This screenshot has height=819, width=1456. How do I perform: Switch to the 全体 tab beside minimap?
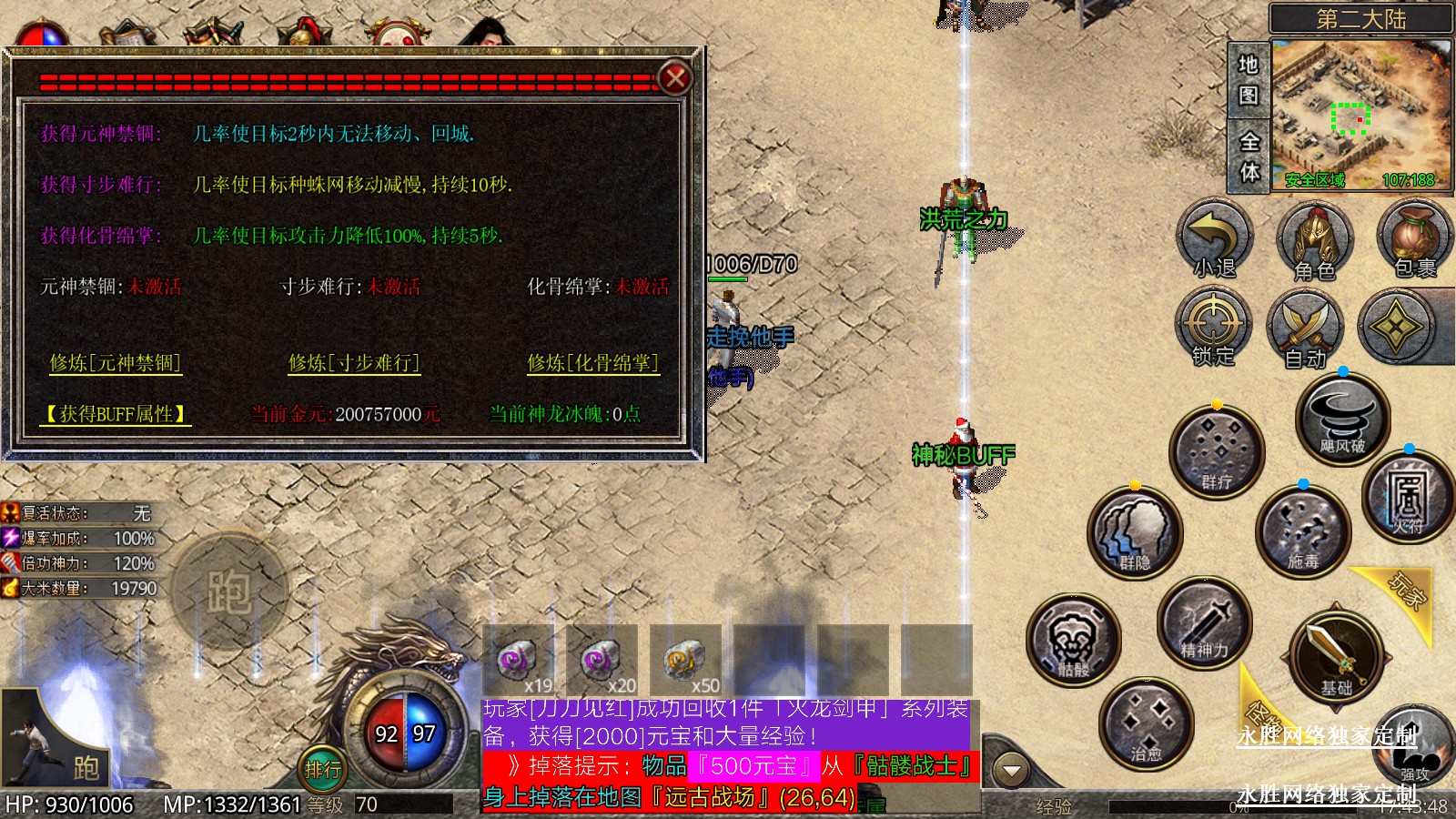click(x=1249, y=156)
